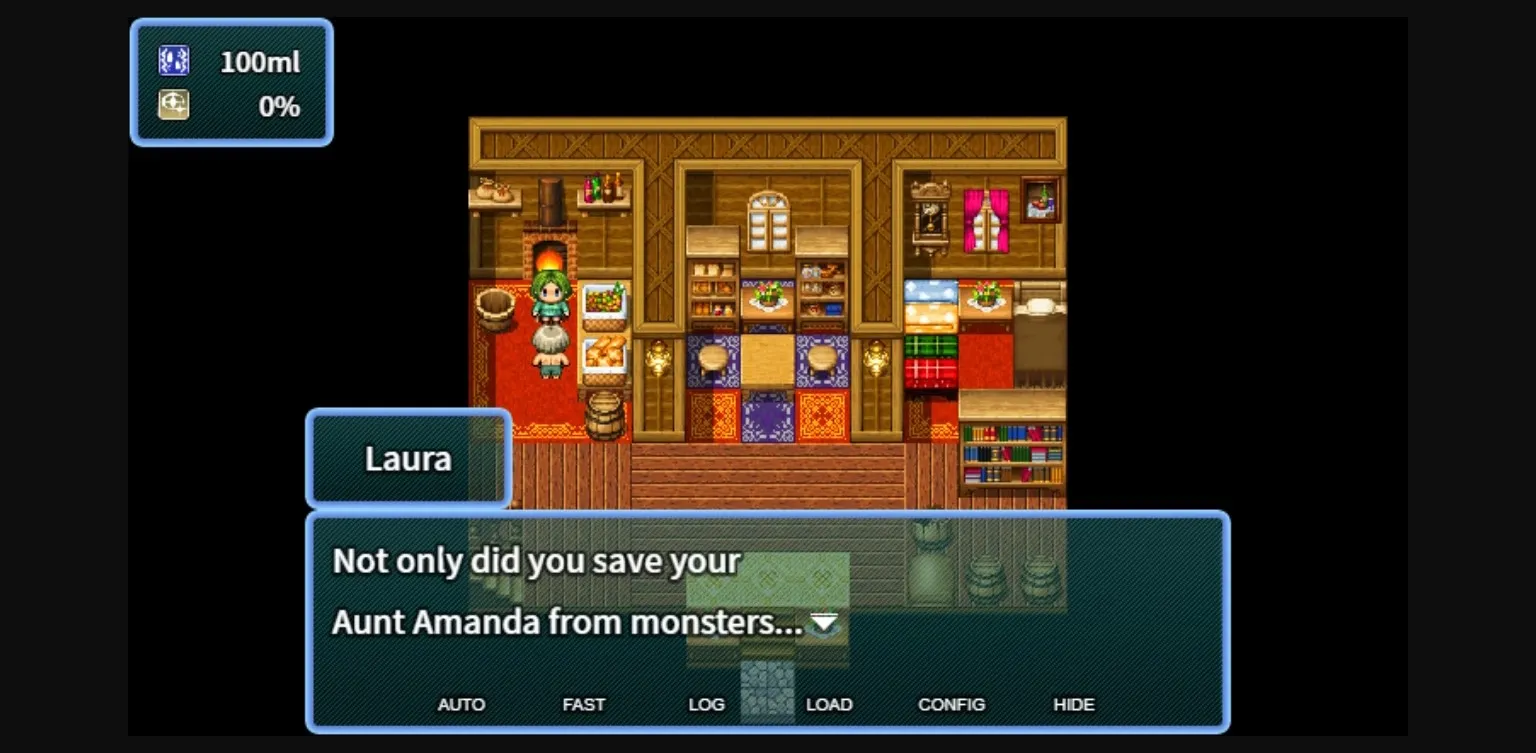Click the continue arrow to advance dialogue
The image size is (1536, 753).
pos(822,623)
